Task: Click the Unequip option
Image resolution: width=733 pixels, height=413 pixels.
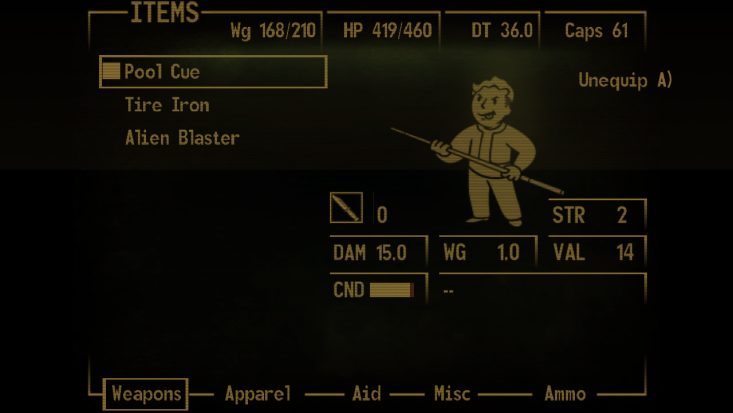Action: click(625, 80)
